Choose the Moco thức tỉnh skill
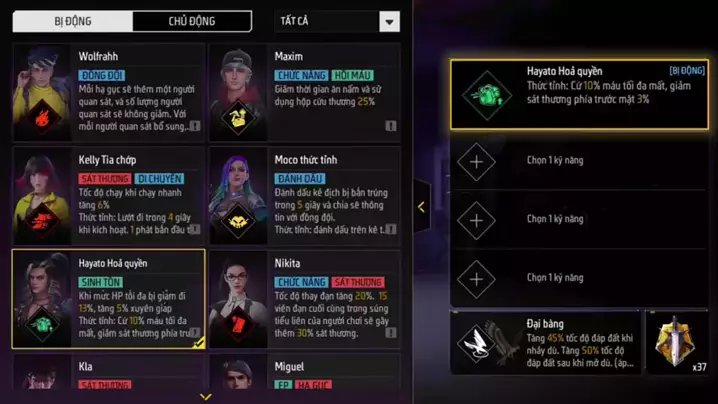The width and height of the screenshot is (718, 404). pyautogui.click(x=304, y=193)
